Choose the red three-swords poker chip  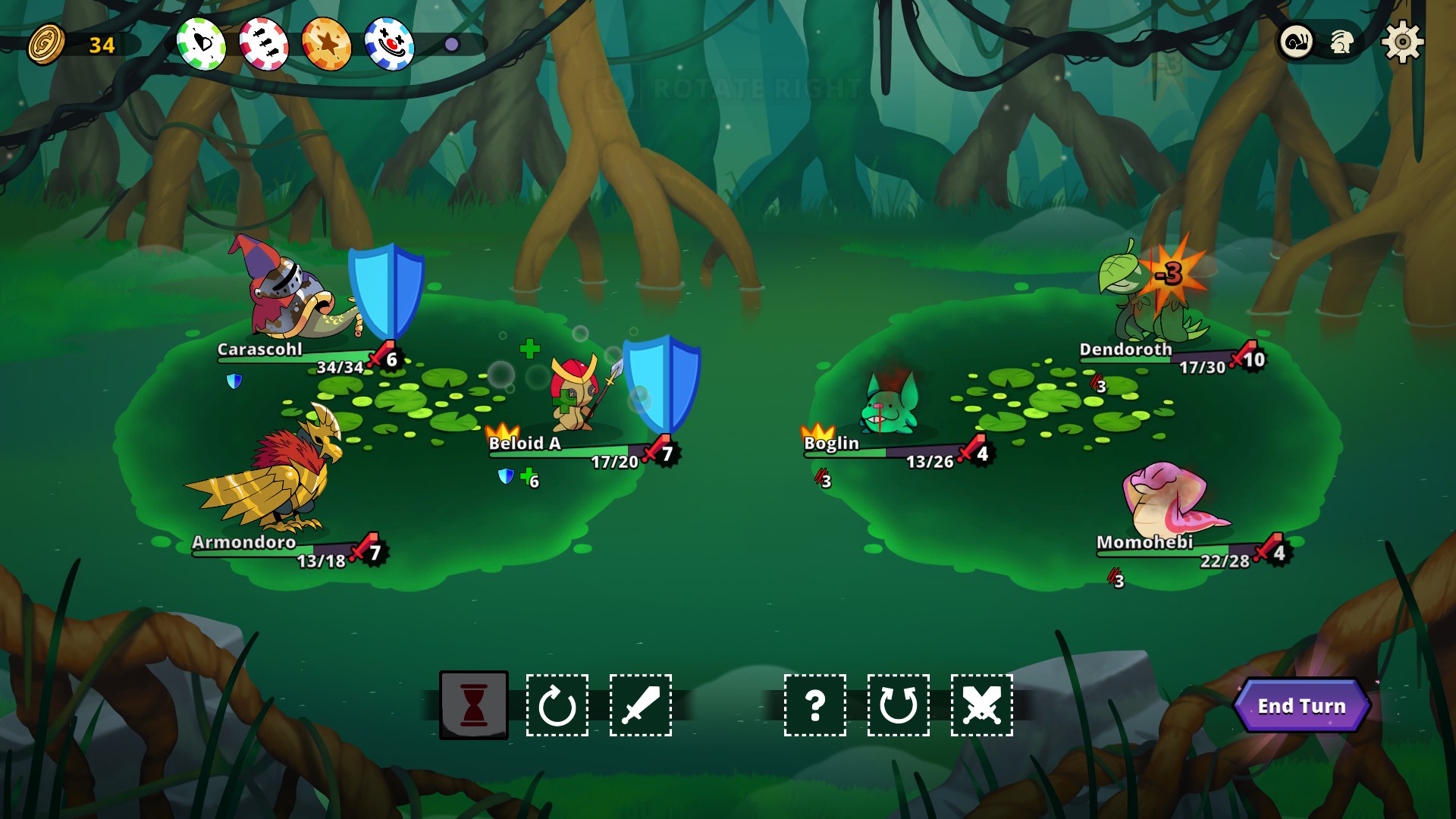[264, 44]
